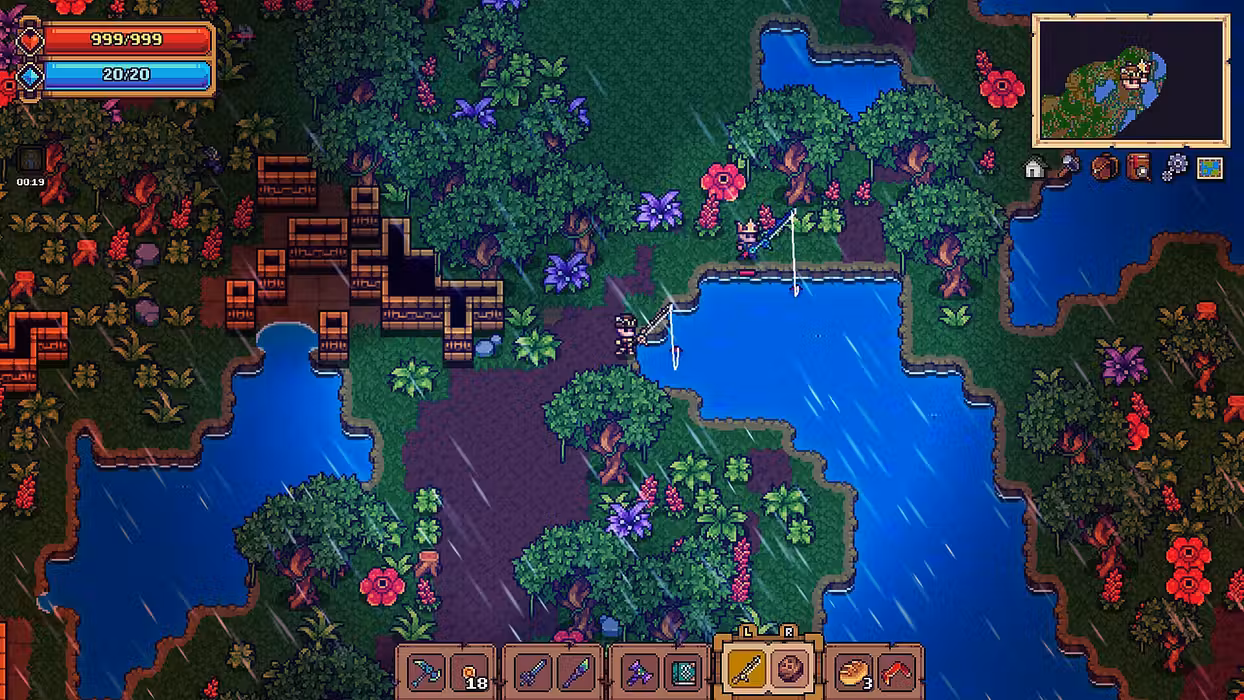Select the hotbar item with count 18

click(468, 671)
